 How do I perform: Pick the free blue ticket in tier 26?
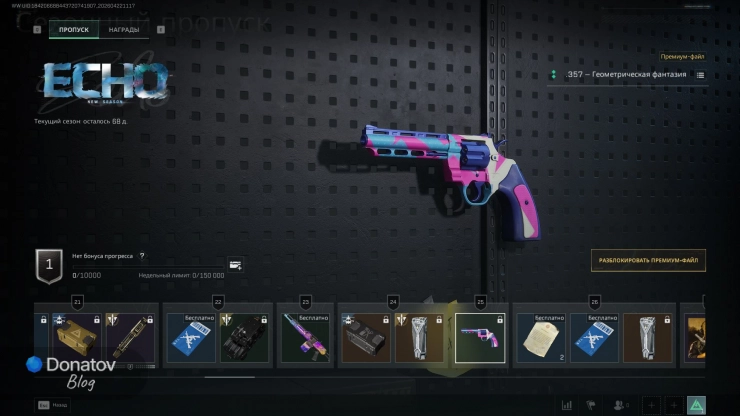(594, 338)
